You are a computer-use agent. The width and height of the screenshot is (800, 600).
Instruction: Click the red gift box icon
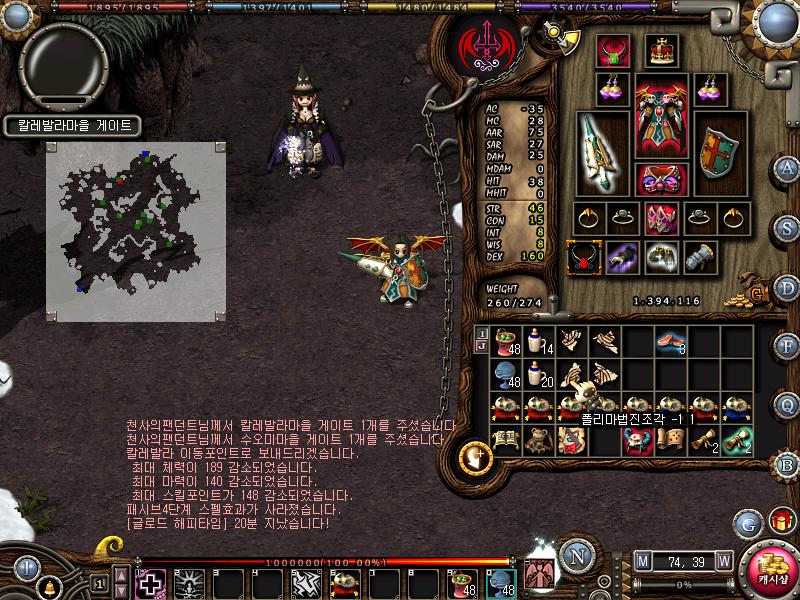tap(781, 520)
